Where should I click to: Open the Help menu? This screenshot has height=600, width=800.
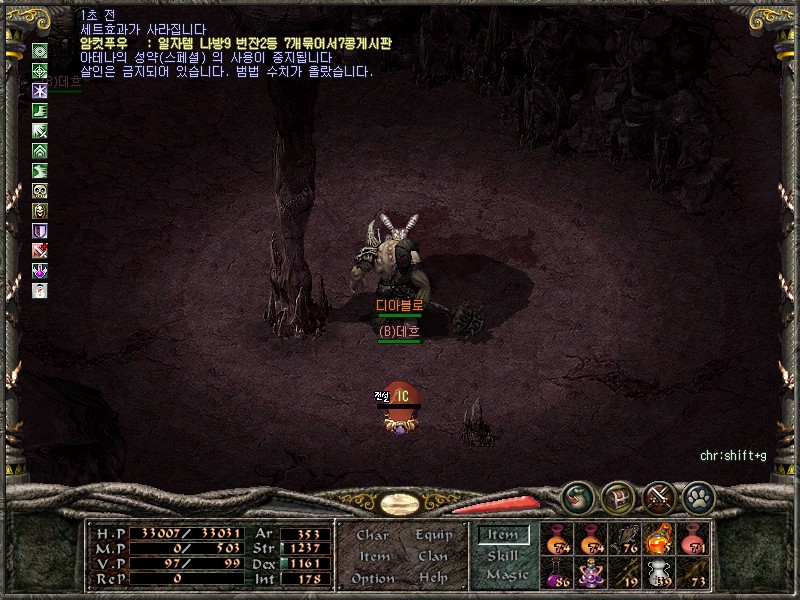[434, 579]
